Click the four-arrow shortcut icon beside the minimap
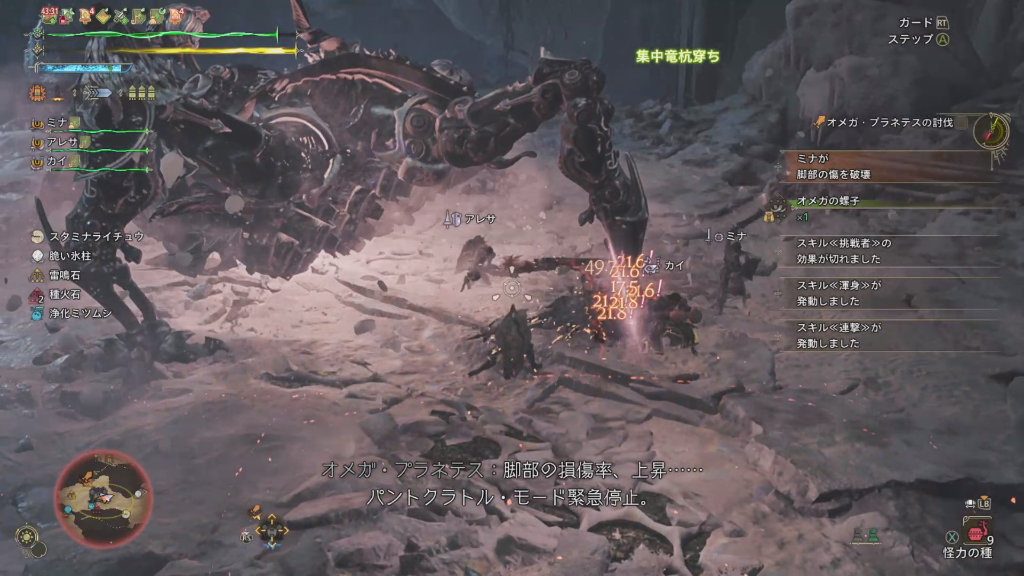Image resolution: width=1024 pixels, height=576 pixels. [271, 530]
